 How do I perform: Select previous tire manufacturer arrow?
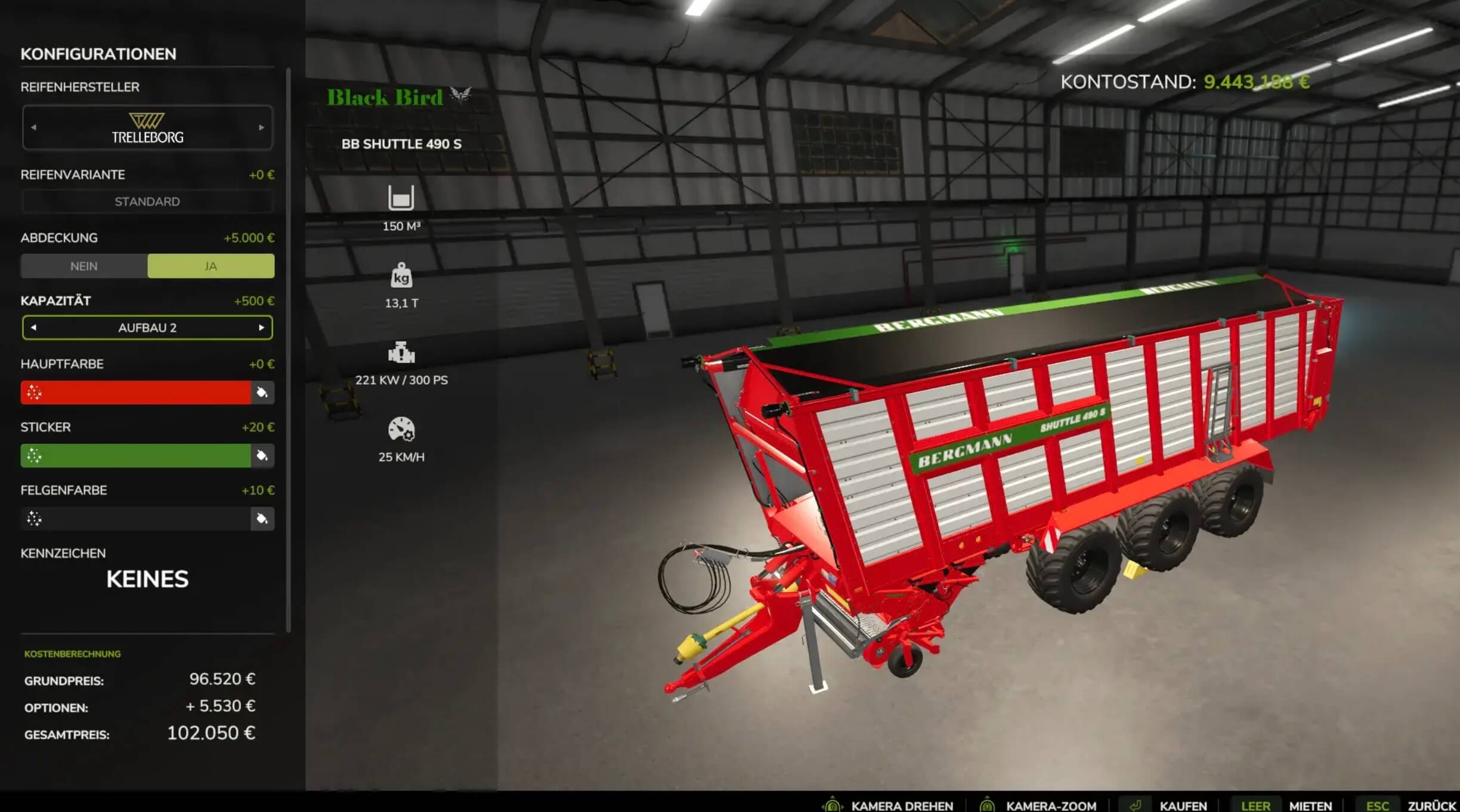click(33, 128)
